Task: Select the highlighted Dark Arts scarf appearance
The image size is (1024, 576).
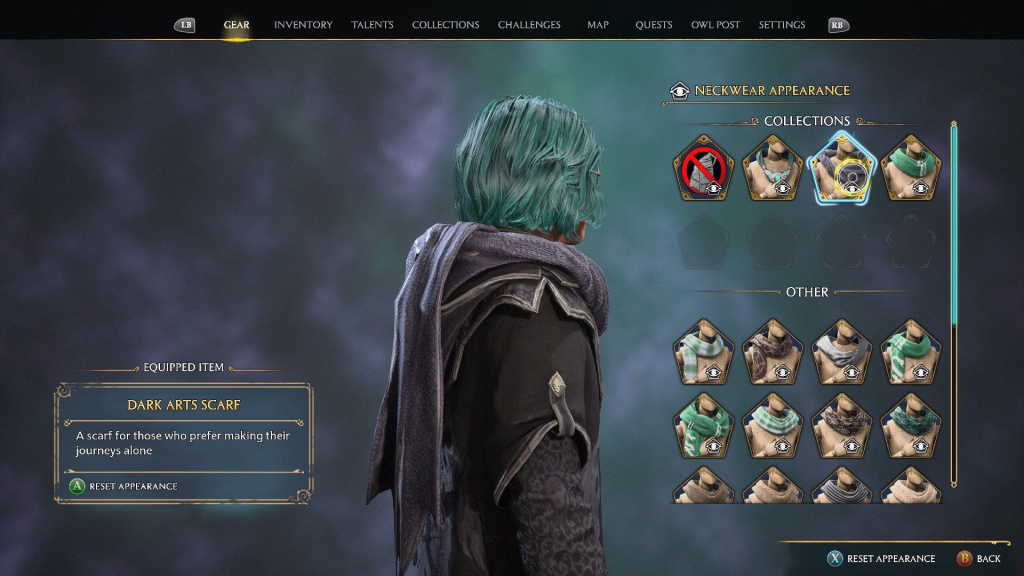Action: [x=842, y=168]
